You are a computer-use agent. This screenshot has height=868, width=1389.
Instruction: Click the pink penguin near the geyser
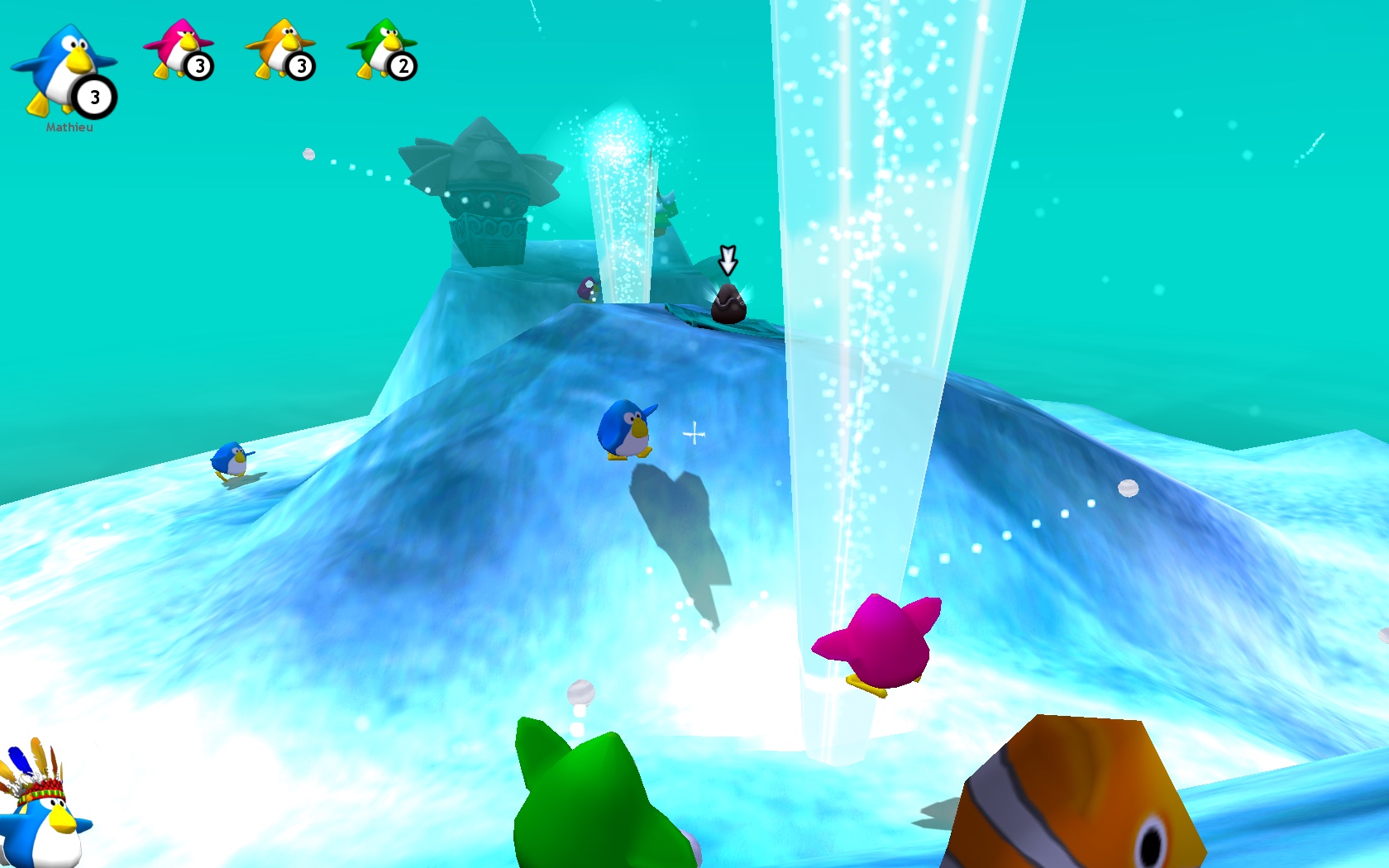(x=876, y=641)
